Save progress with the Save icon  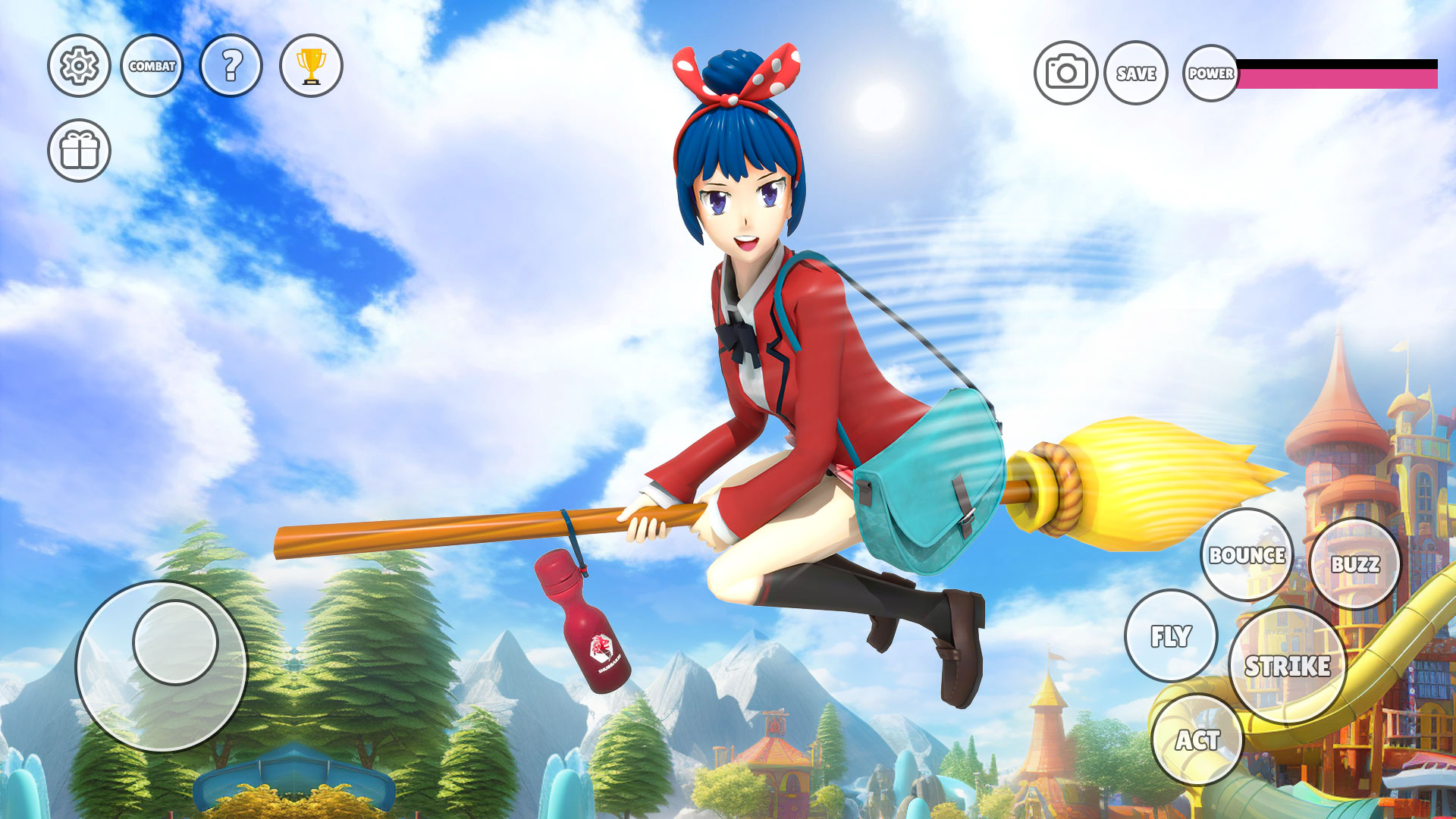pyautogui.click(x=1136, y=74)
